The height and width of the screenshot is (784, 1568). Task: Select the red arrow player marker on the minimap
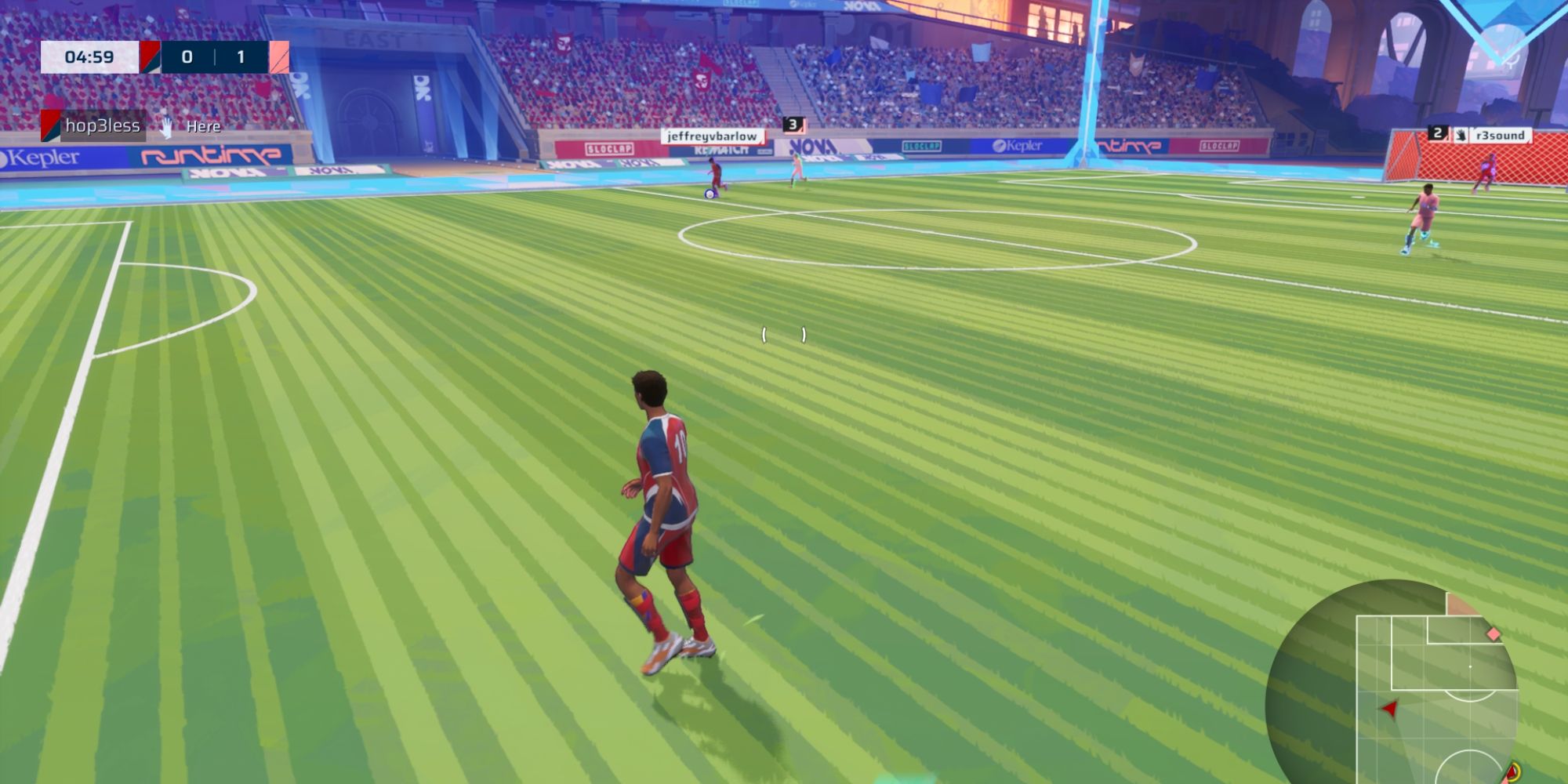pyautogui.click(x=1391, y=709)
